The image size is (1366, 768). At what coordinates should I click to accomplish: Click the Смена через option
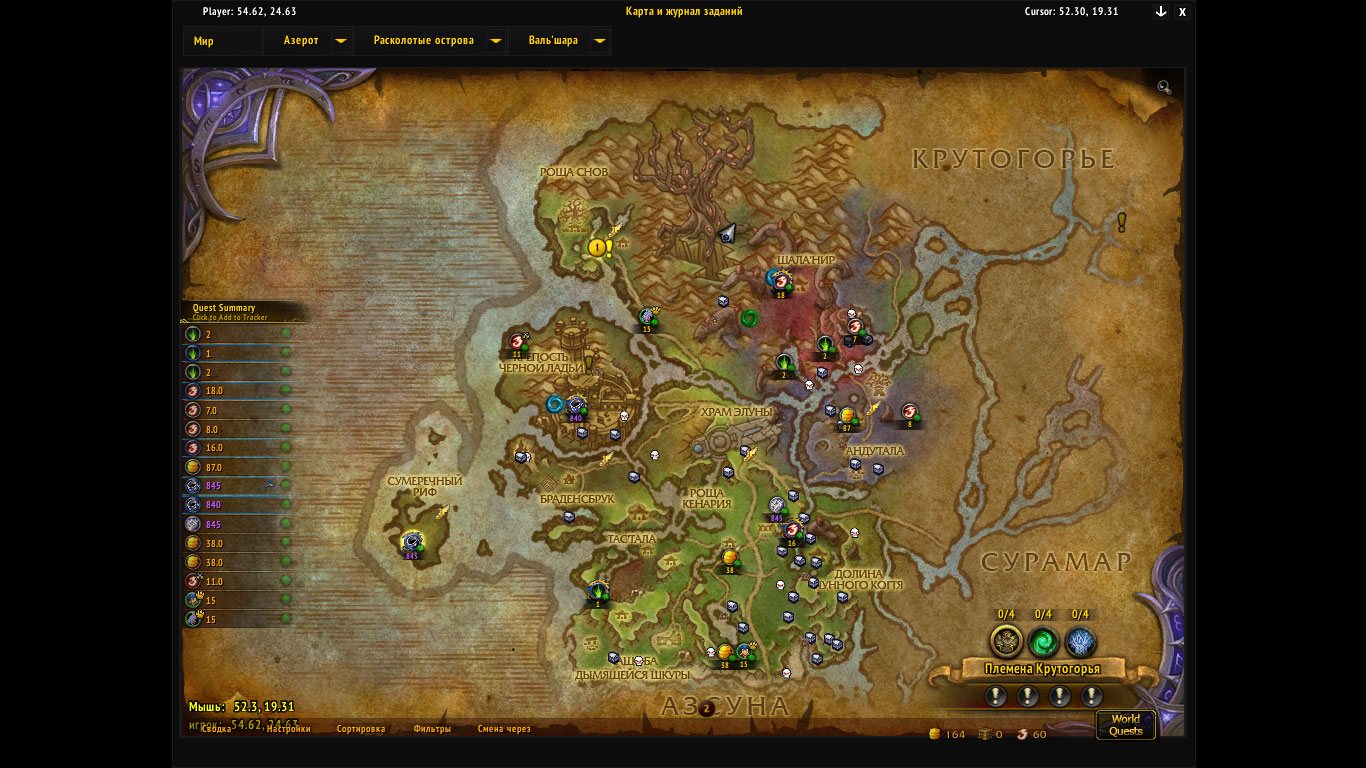click(504, 729)
